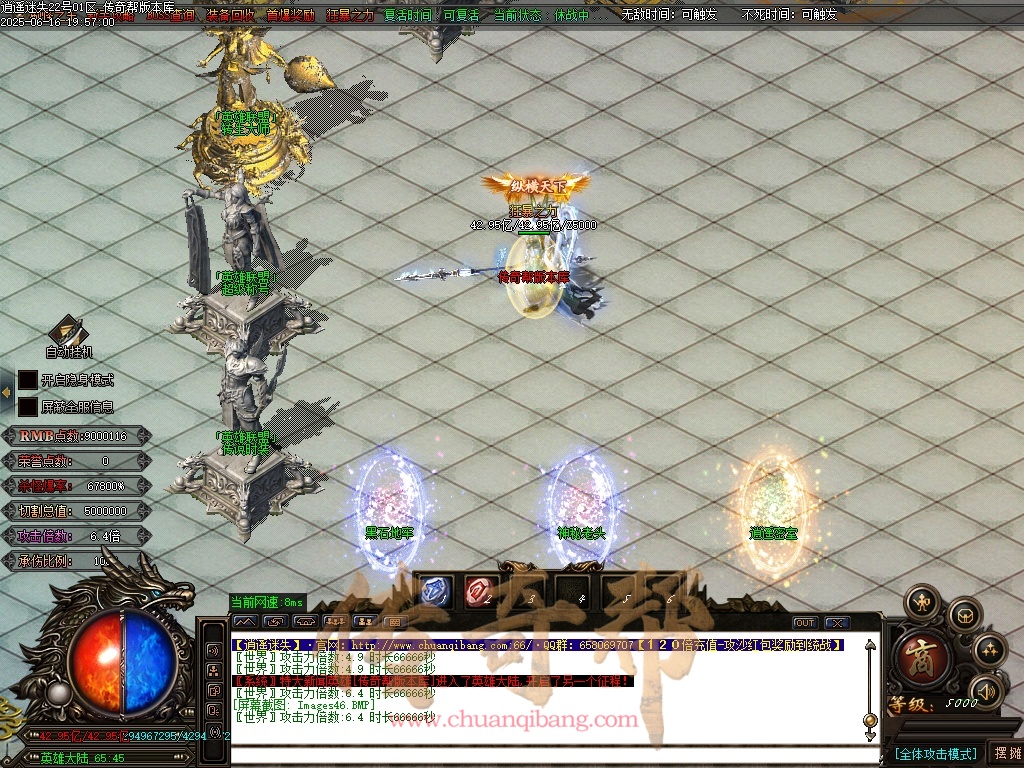Open 首爆奖励 in the top bar
Viewport: 1024px width, 768px height.
tap(290, 15)
